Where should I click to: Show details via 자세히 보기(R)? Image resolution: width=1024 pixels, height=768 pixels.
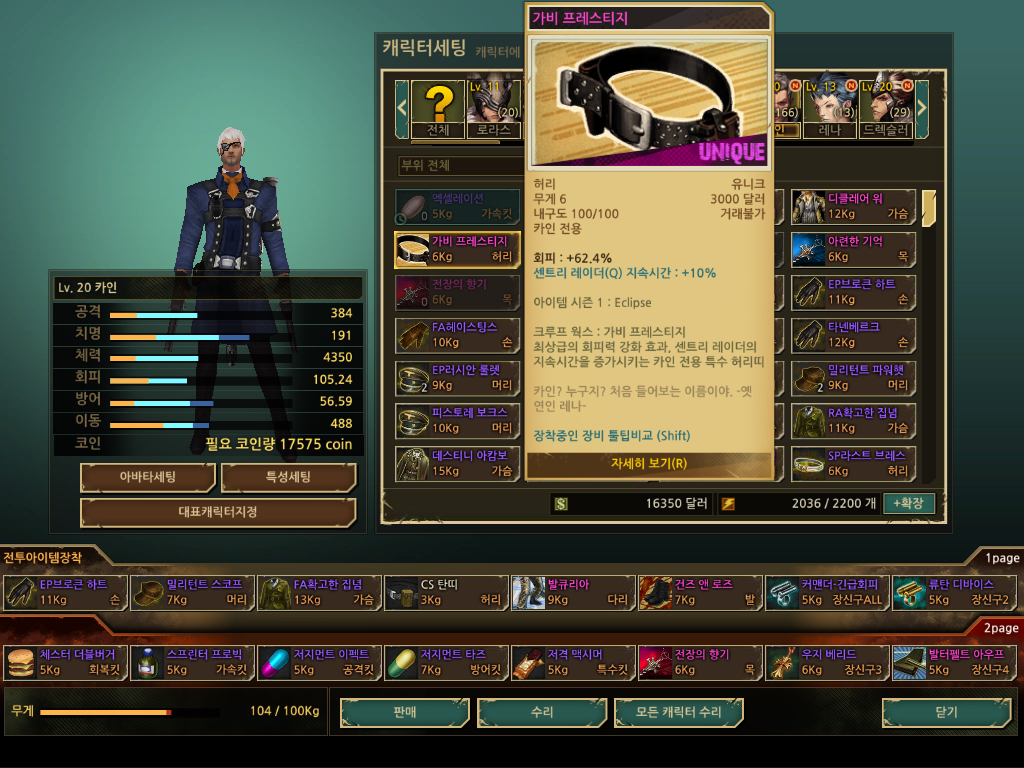pyautogui.click(x=648, y=463)
